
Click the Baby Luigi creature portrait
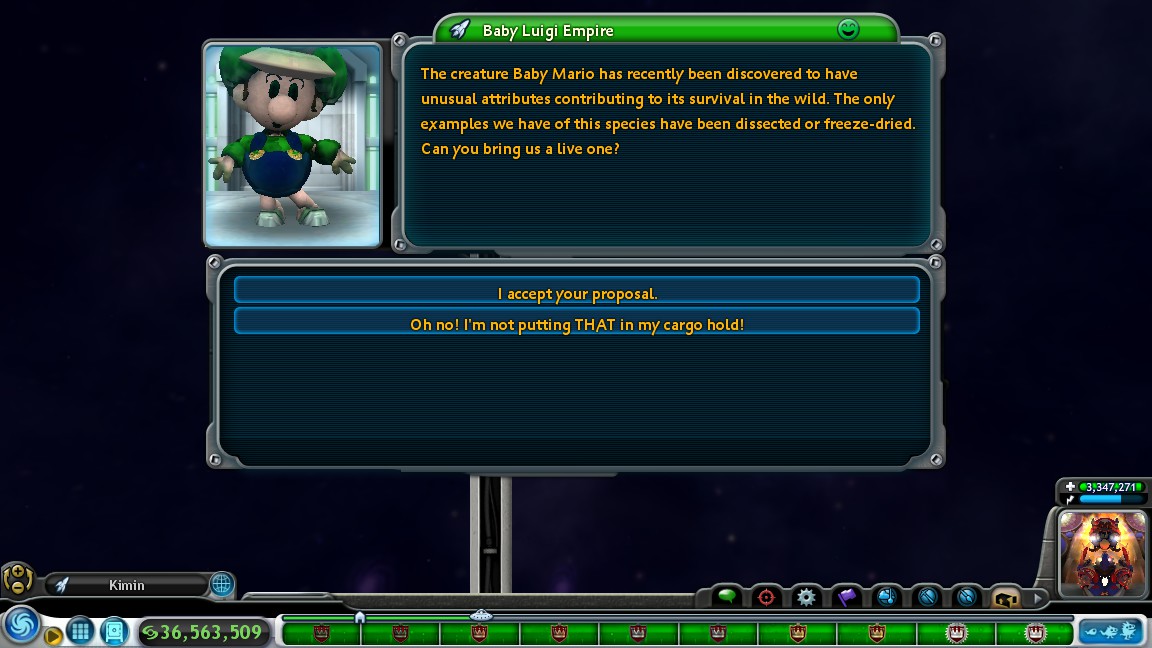tap(293, 145)
